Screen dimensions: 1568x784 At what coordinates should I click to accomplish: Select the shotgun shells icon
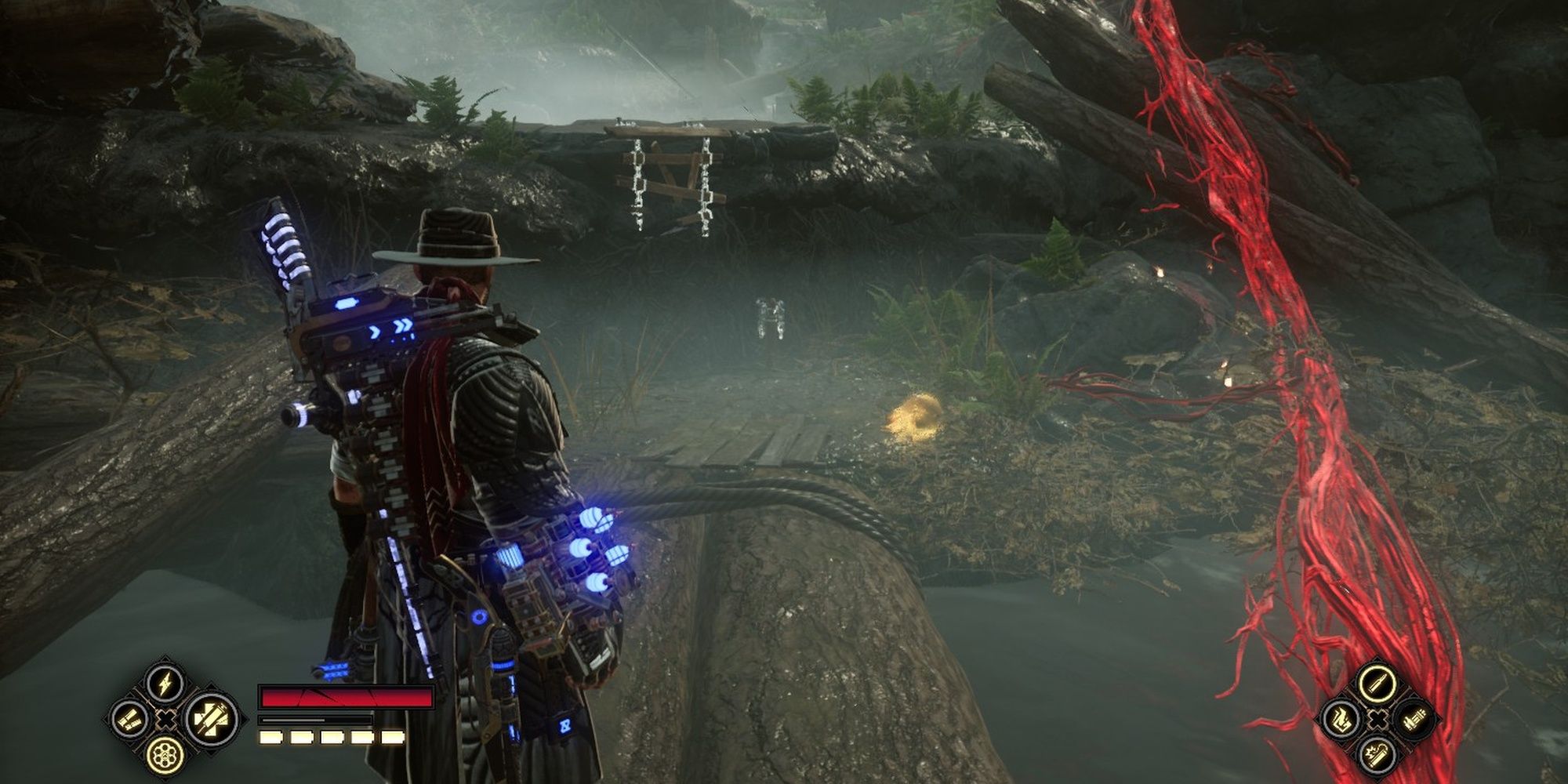coord(129,718)
